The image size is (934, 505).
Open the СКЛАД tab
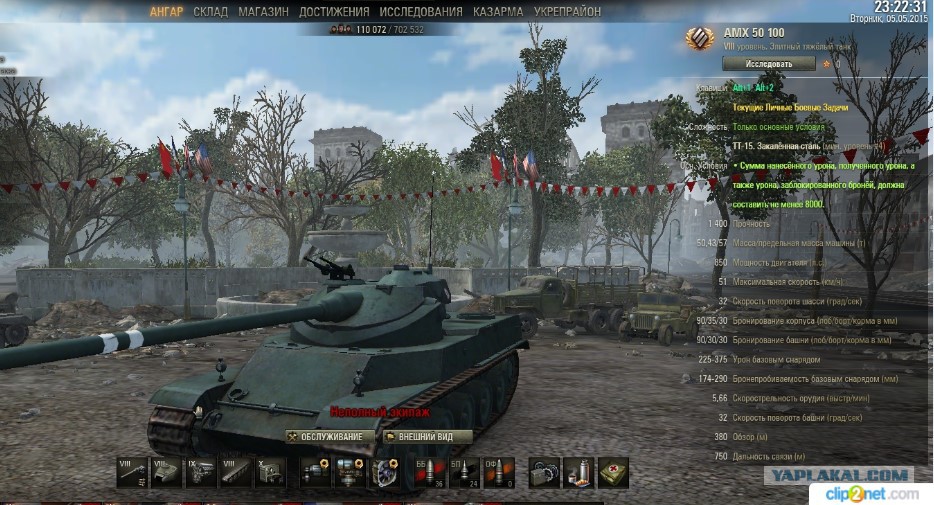click(x=210, y=12)
